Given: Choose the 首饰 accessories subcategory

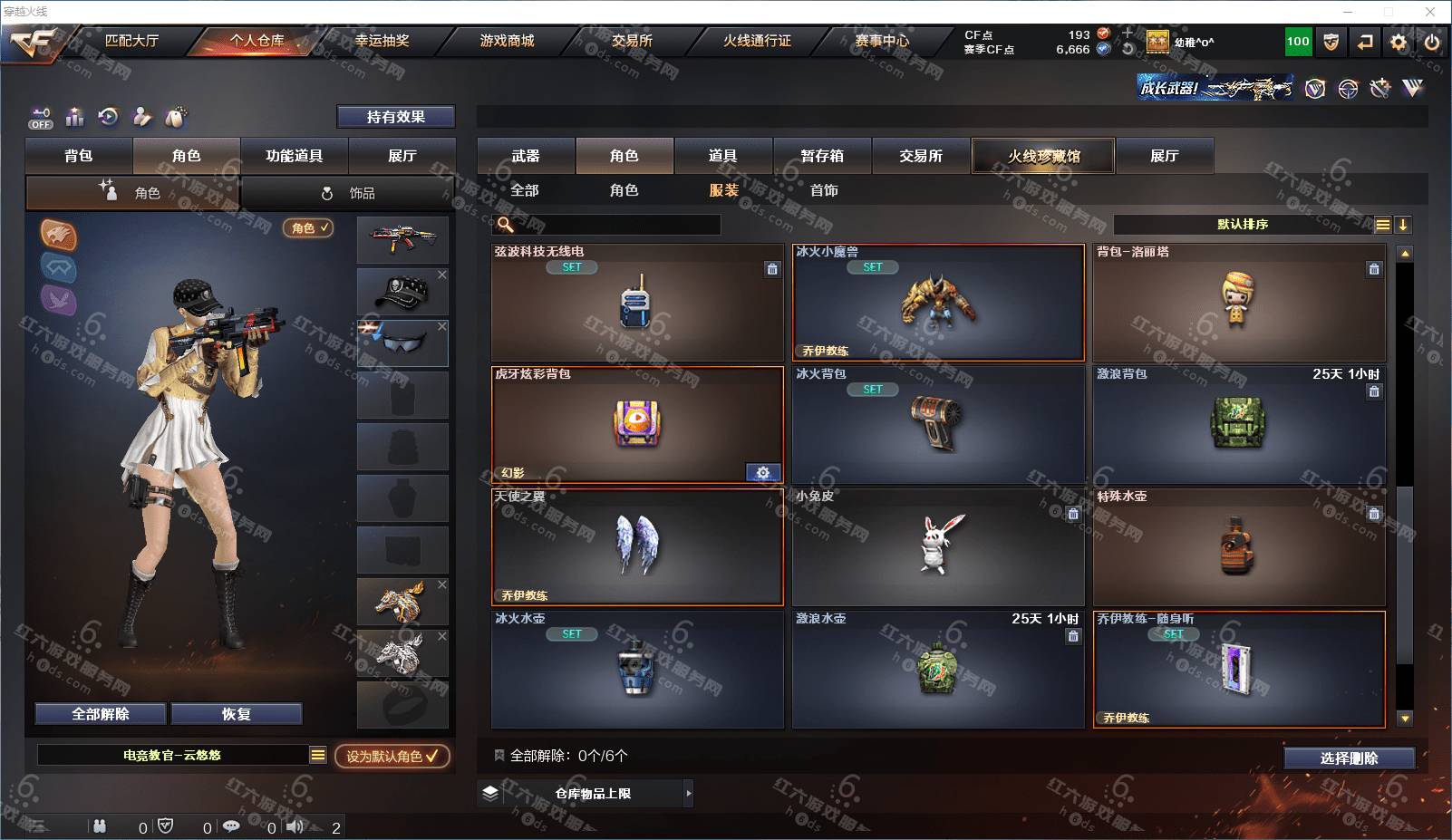Looking at the screenshot, I should pyautogui.click(x=824, y=190).
